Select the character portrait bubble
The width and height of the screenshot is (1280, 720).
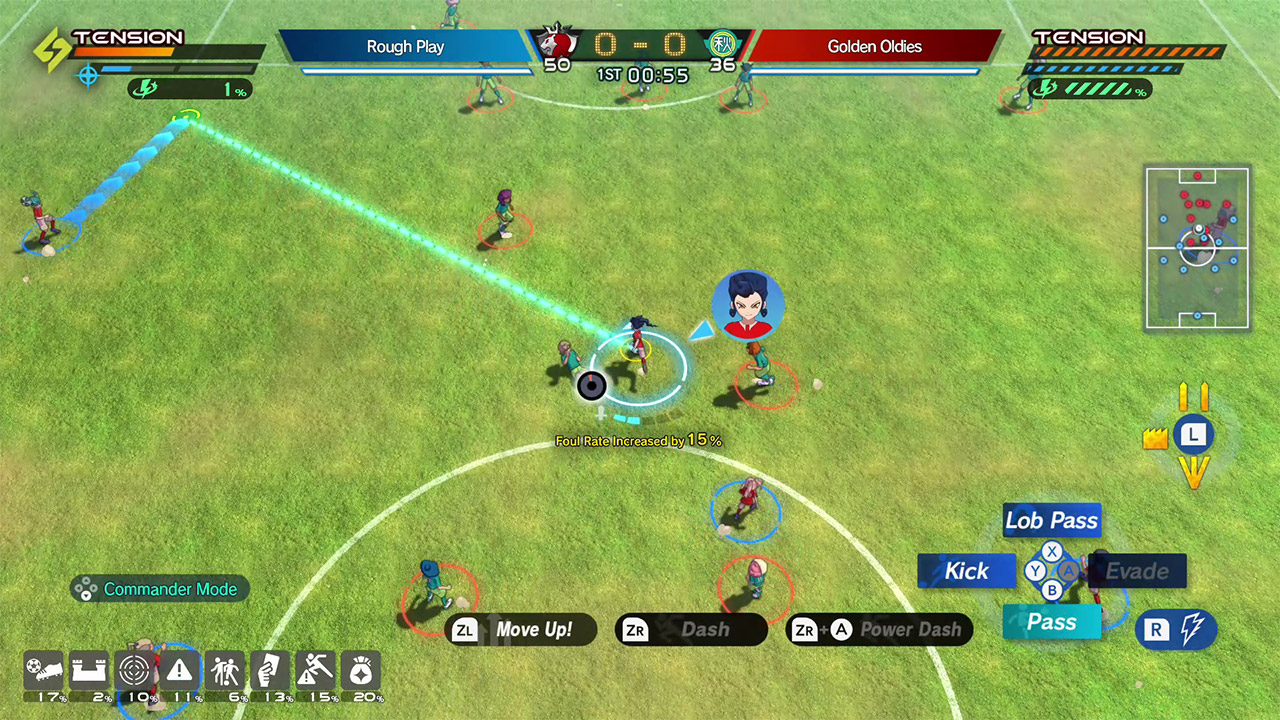pyautogui.click(x=748, y=305)
